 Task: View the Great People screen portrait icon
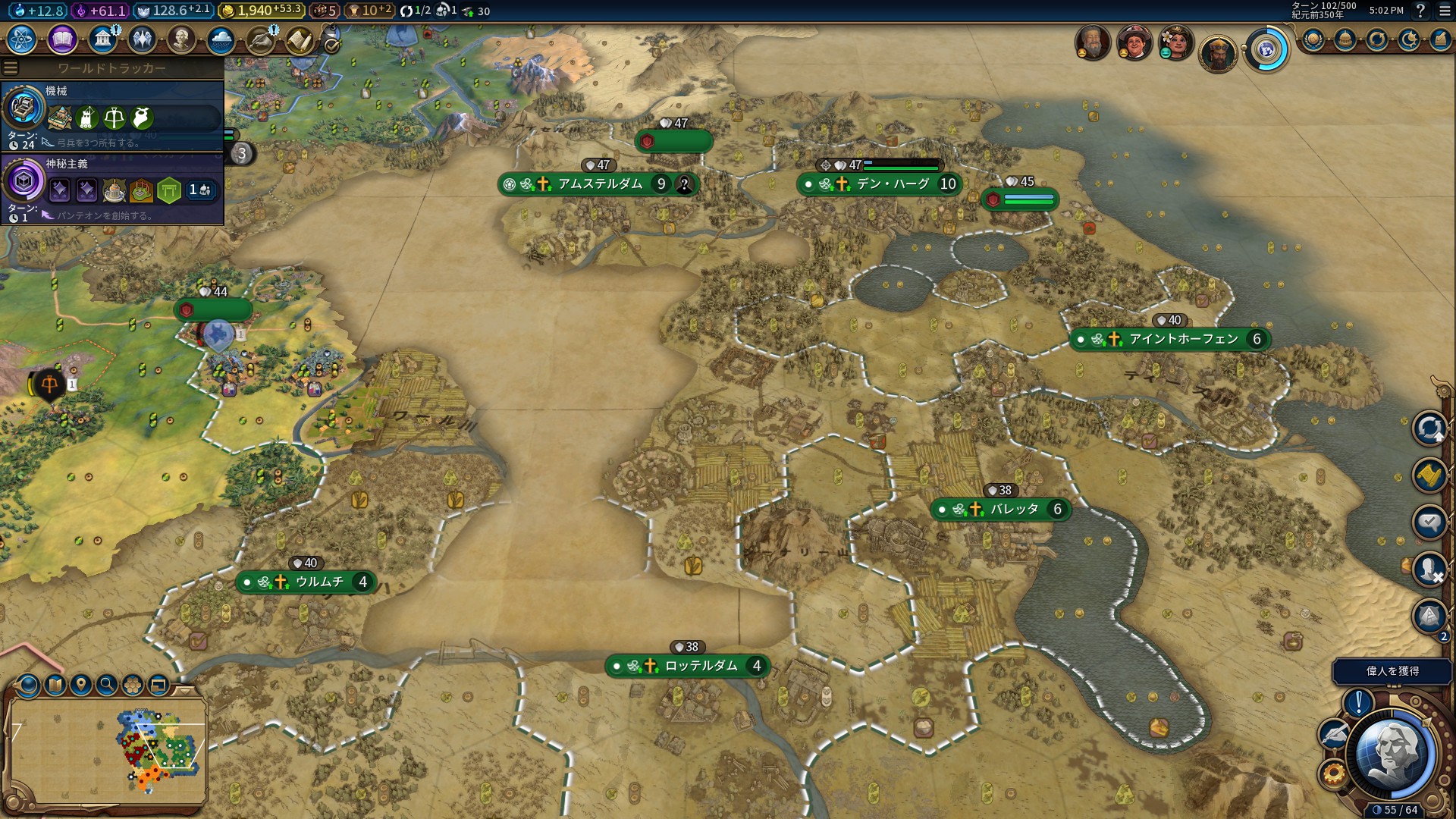click(x=180, y=40)
